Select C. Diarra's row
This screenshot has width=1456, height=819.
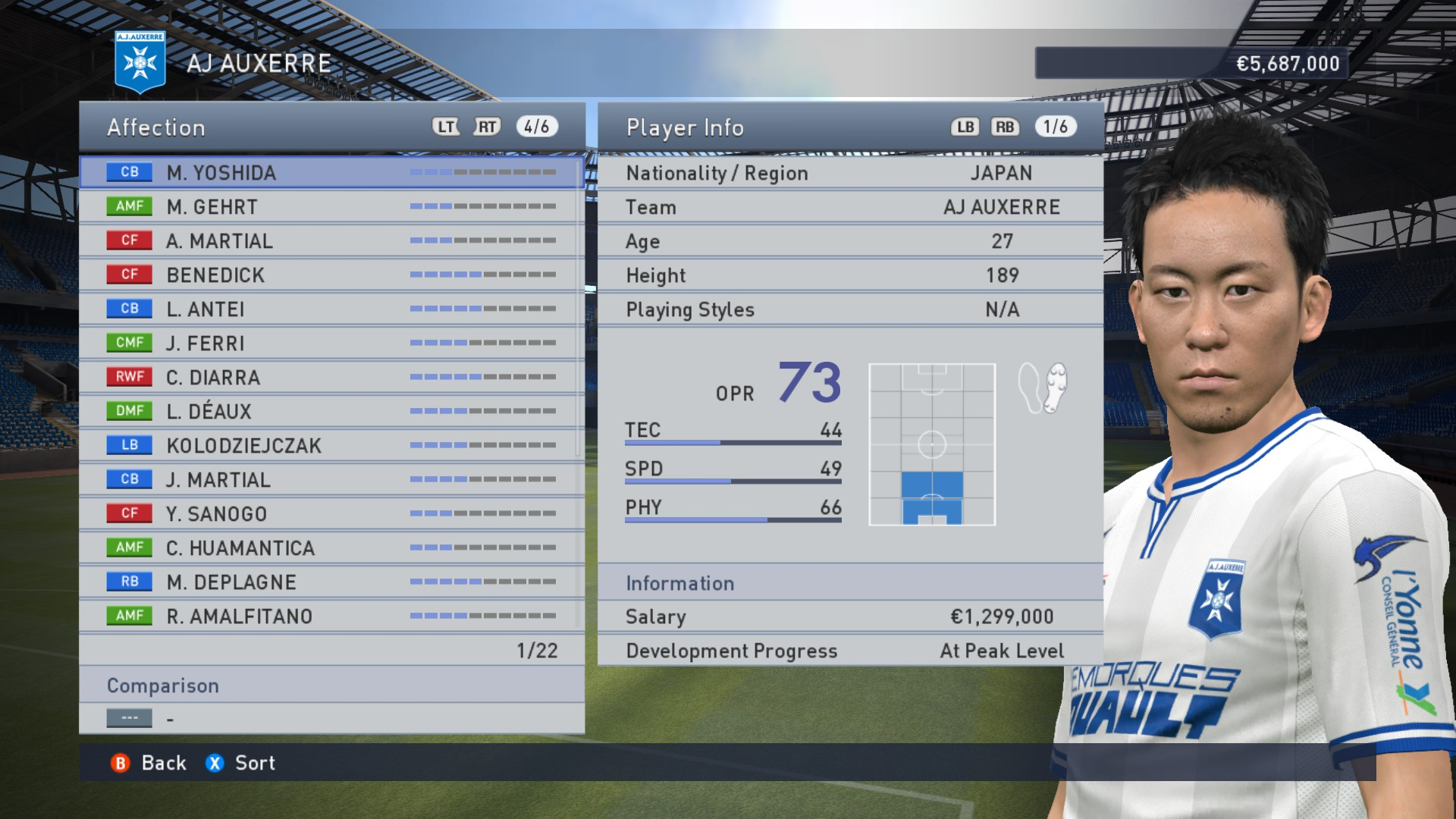331,378
